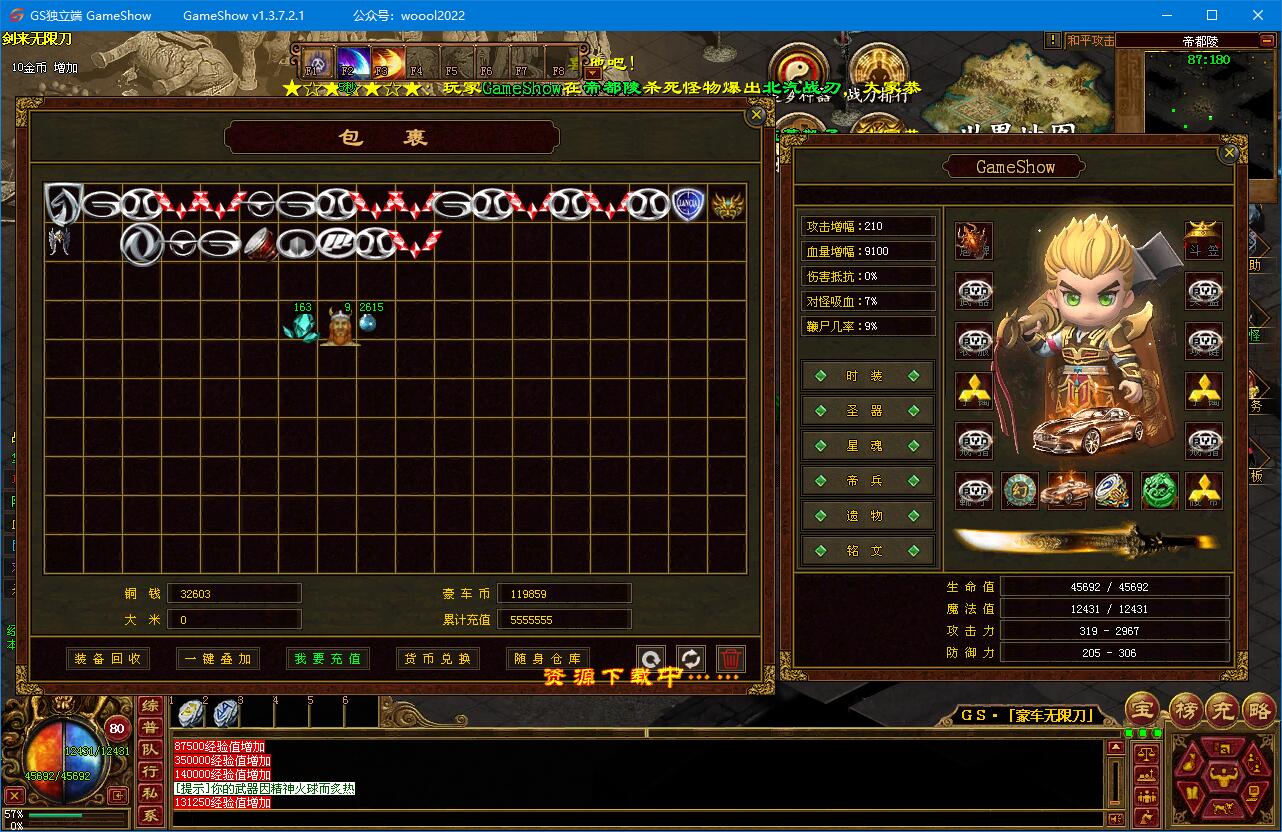Select the teal crystal item in the bag

pyautogui.click(x=300, y=327)
